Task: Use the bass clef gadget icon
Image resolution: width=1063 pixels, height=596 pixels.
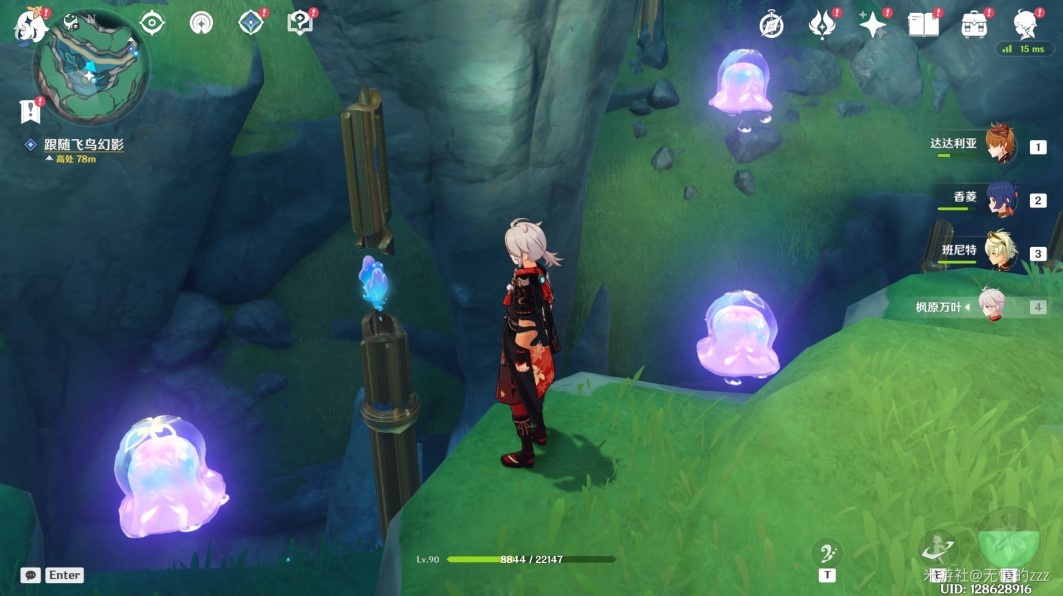Action: (827, 554)
